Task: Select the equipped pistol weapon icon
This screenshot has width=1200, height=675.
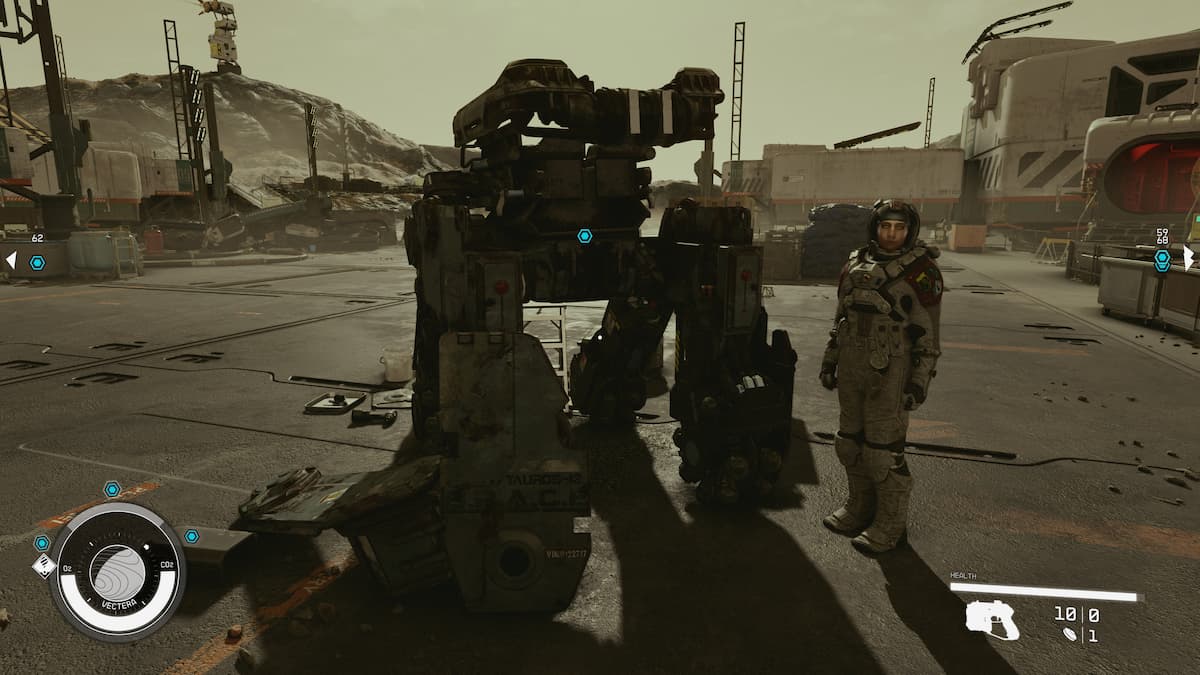Action: pos(991,620)
